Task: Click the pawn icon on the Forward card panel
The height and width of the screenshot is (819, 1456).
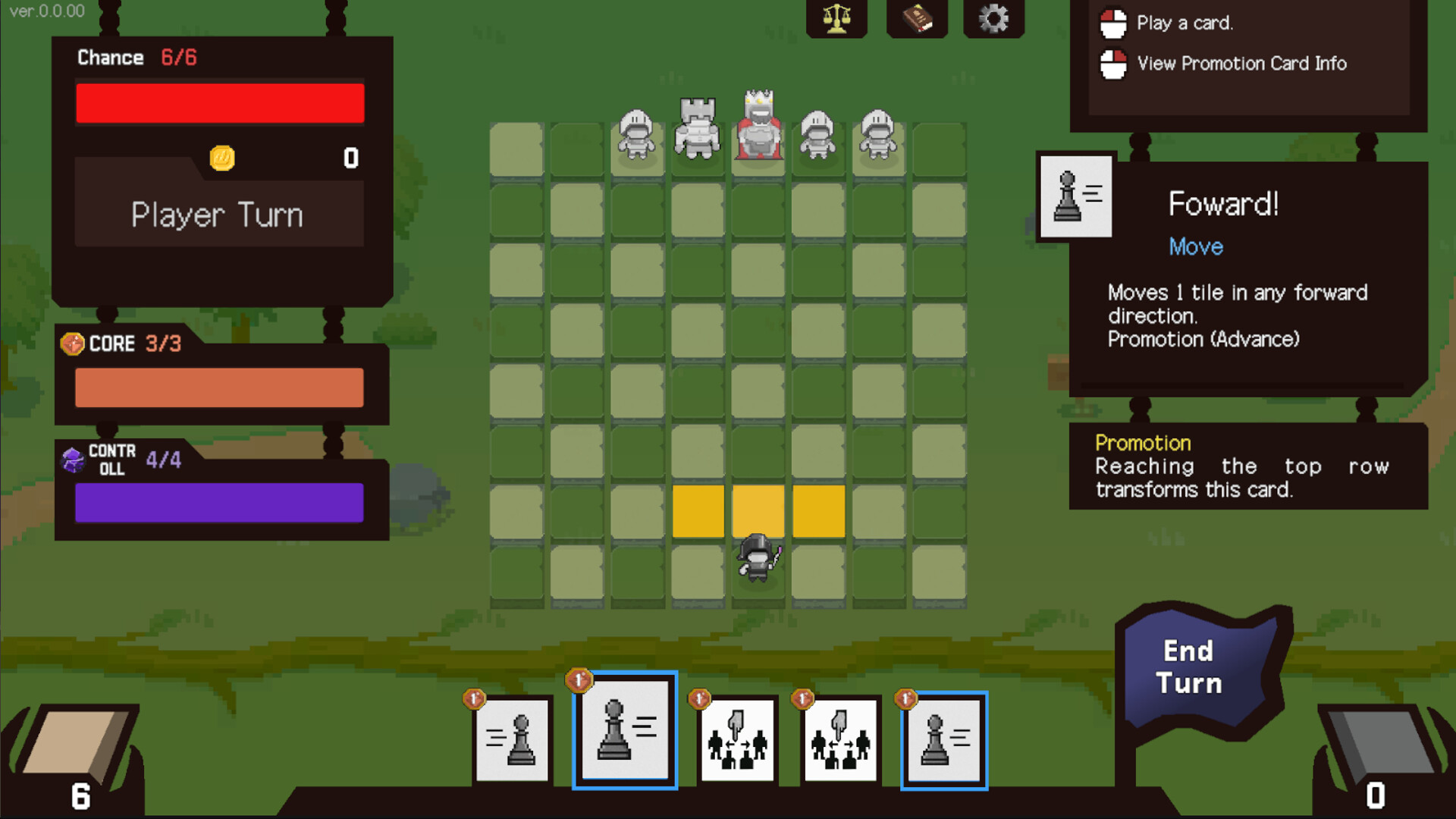Action: click(1075, 196)
